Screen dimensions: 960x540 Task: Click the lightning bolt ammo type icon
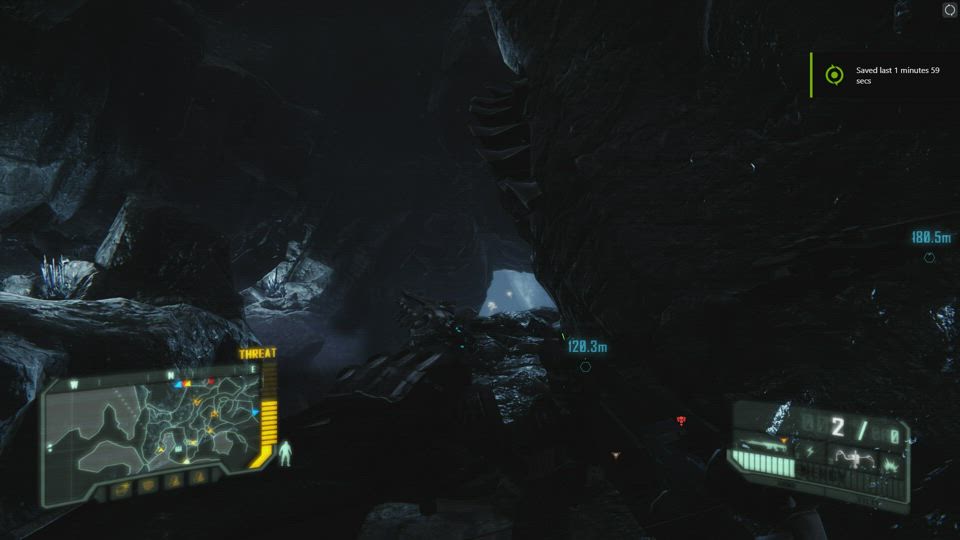coord(808,451)
